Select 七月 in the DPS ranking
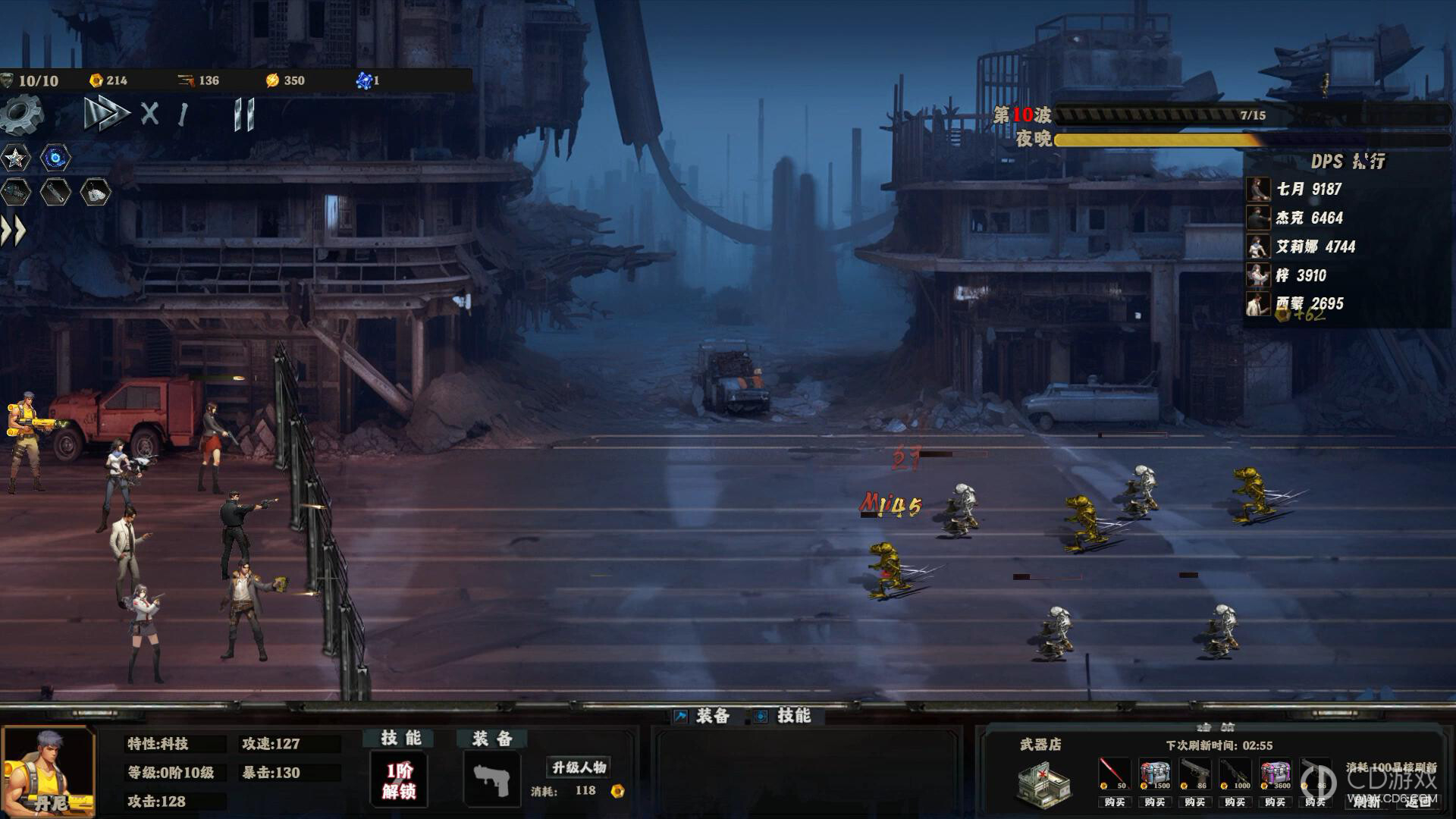The height and width of the screenshot is (819, 1456). click(1308, 189)
